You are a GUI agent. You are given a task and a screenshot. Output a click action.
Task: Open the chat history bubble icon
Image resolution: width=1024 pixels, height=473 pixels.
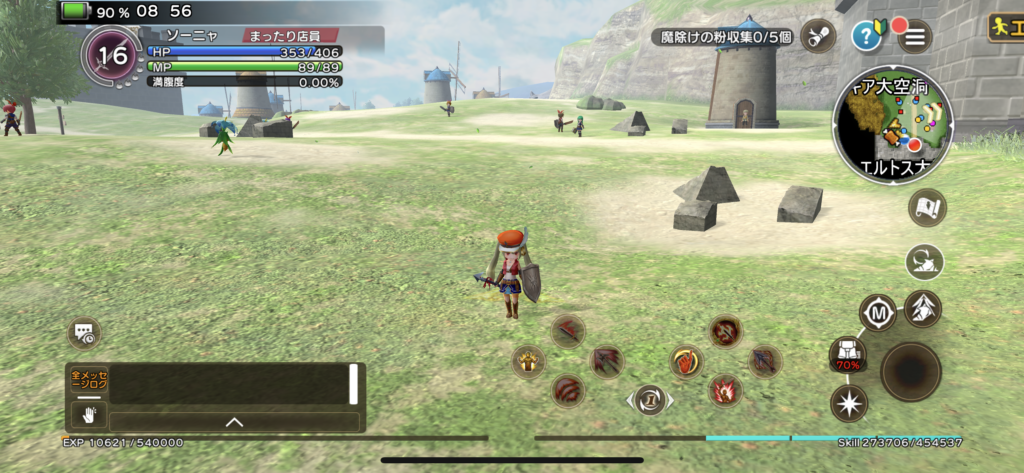pos(84,333)
